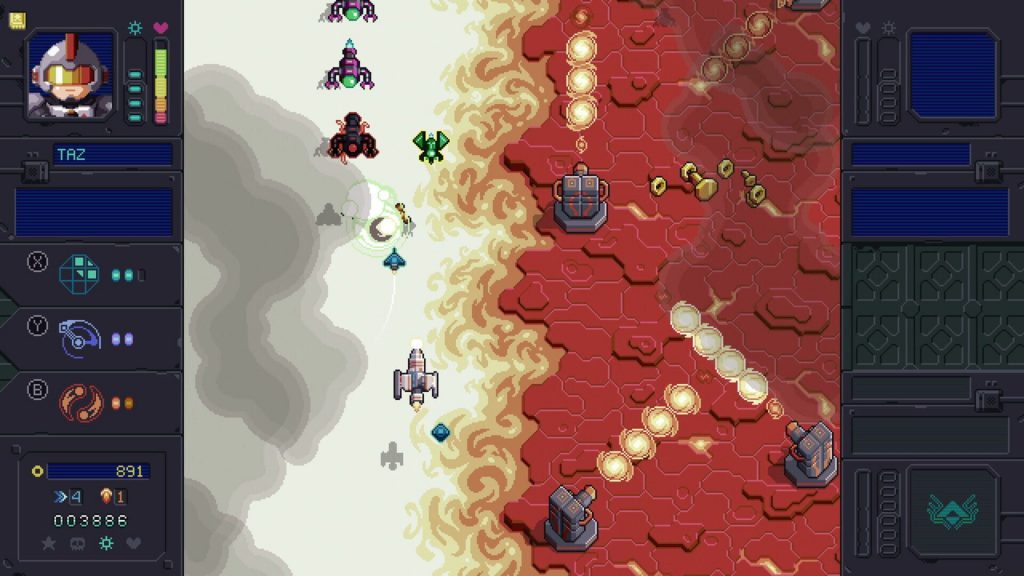
Task: Select the teal winged emblem on right panel
Action: click(951, 512)
